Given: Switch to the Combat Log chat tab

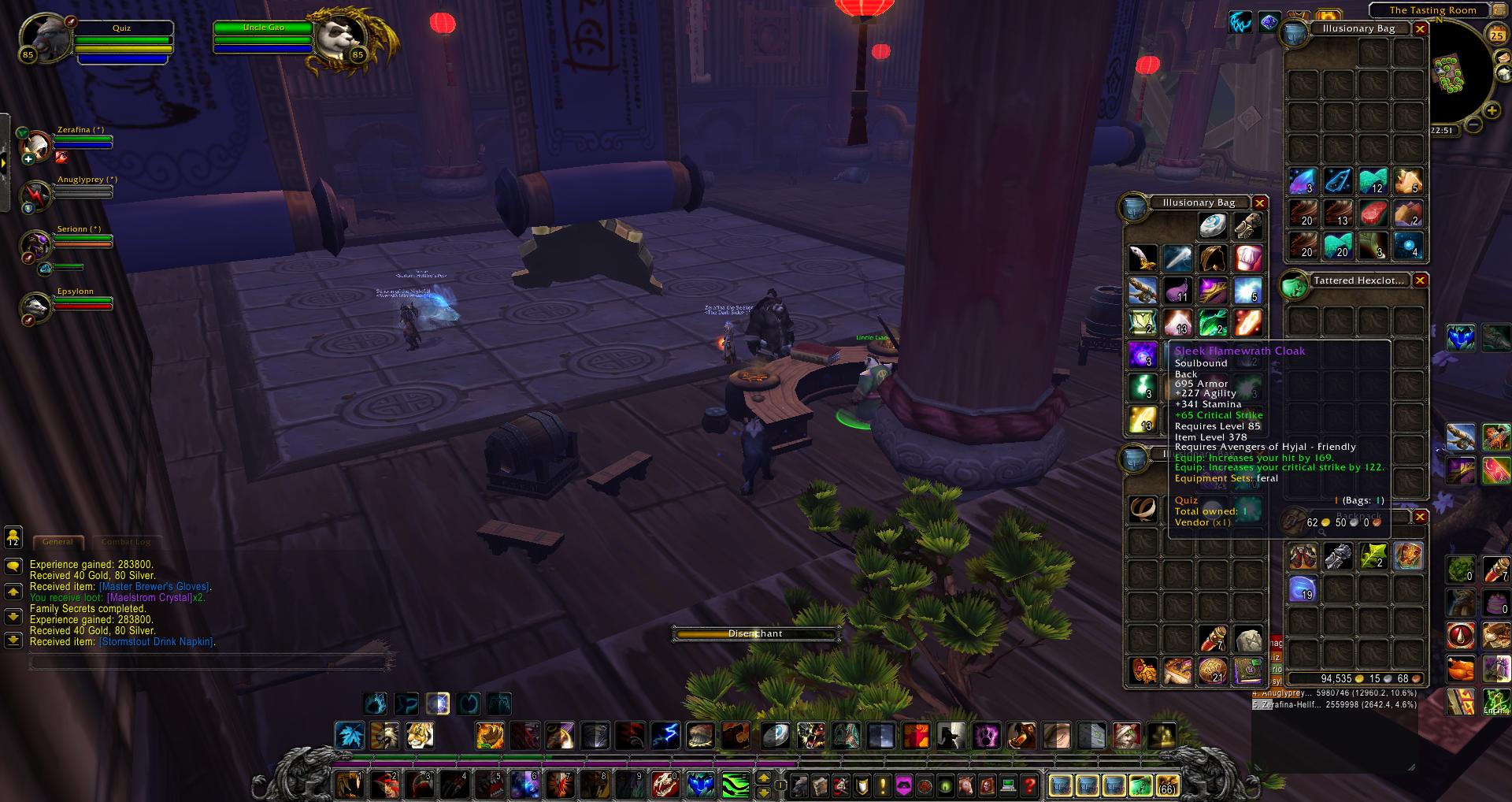Looking at the screenshot, I should (125, 542).
